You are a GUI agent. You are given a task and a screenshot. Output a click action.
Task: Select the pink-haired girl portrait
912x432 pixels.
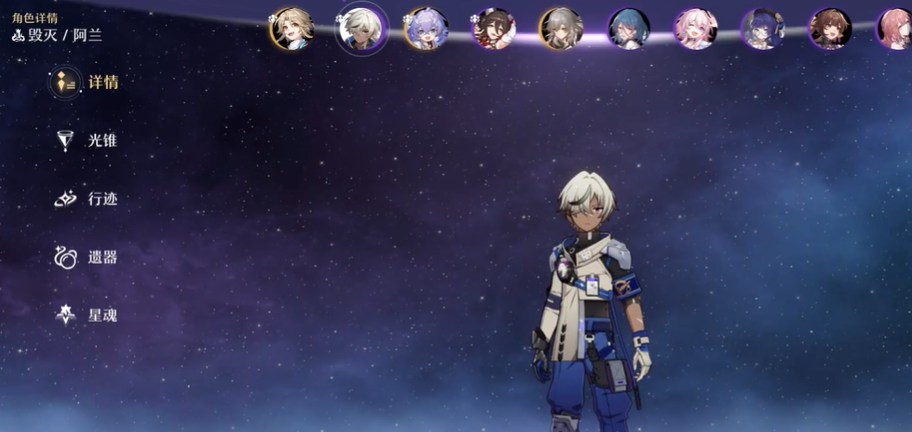pyautogui.click(x=695, y=29)
